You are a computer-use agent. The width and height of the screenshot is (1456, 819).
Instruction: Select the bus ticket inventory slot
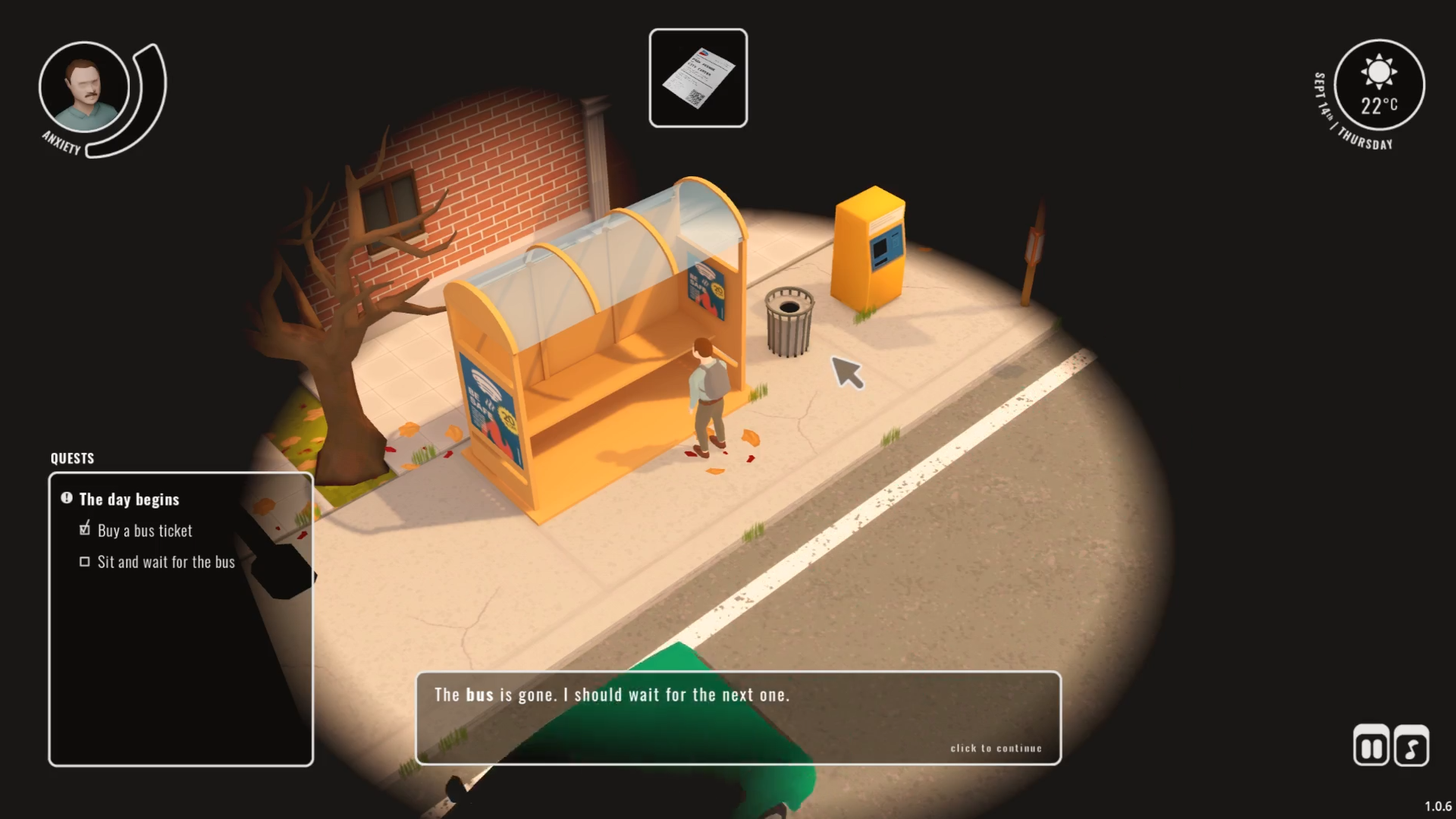pos(698,78)
